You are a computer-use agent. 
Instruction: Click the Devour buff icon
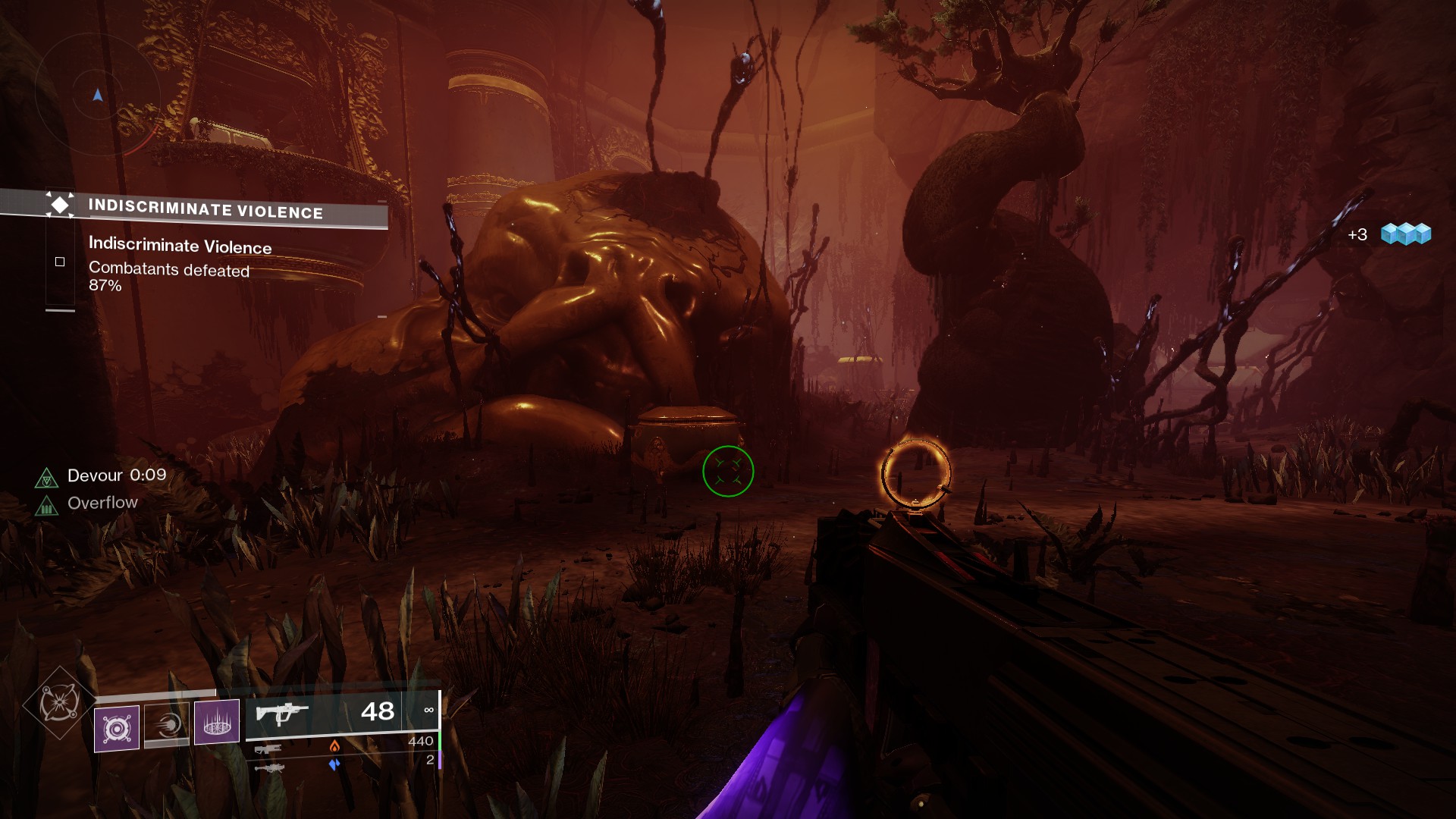47,478
